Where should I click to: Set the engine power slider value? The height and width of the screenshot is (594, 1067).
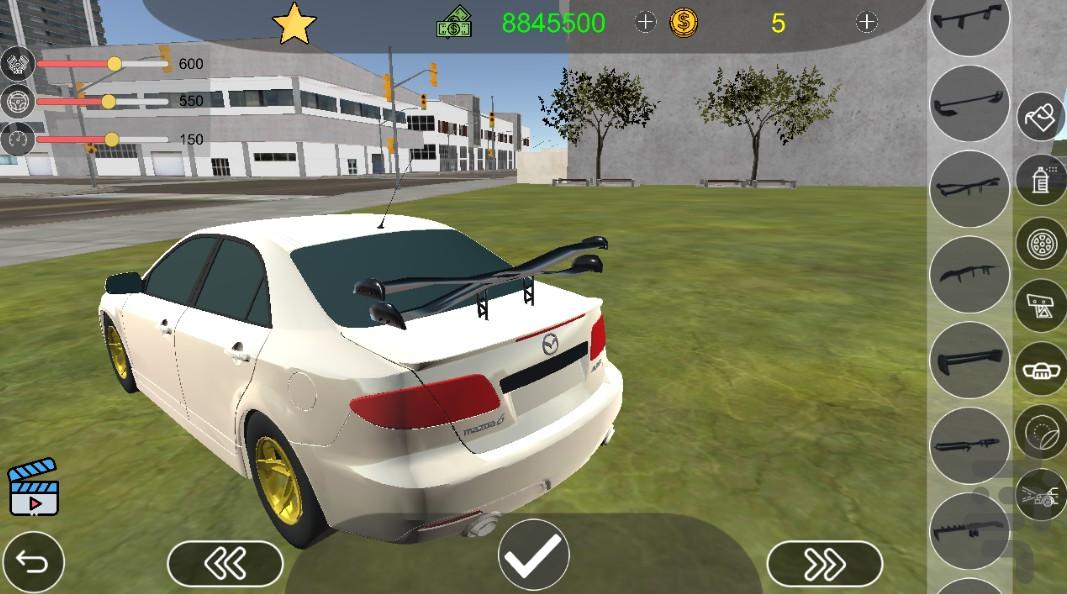(x=114, y=64)
